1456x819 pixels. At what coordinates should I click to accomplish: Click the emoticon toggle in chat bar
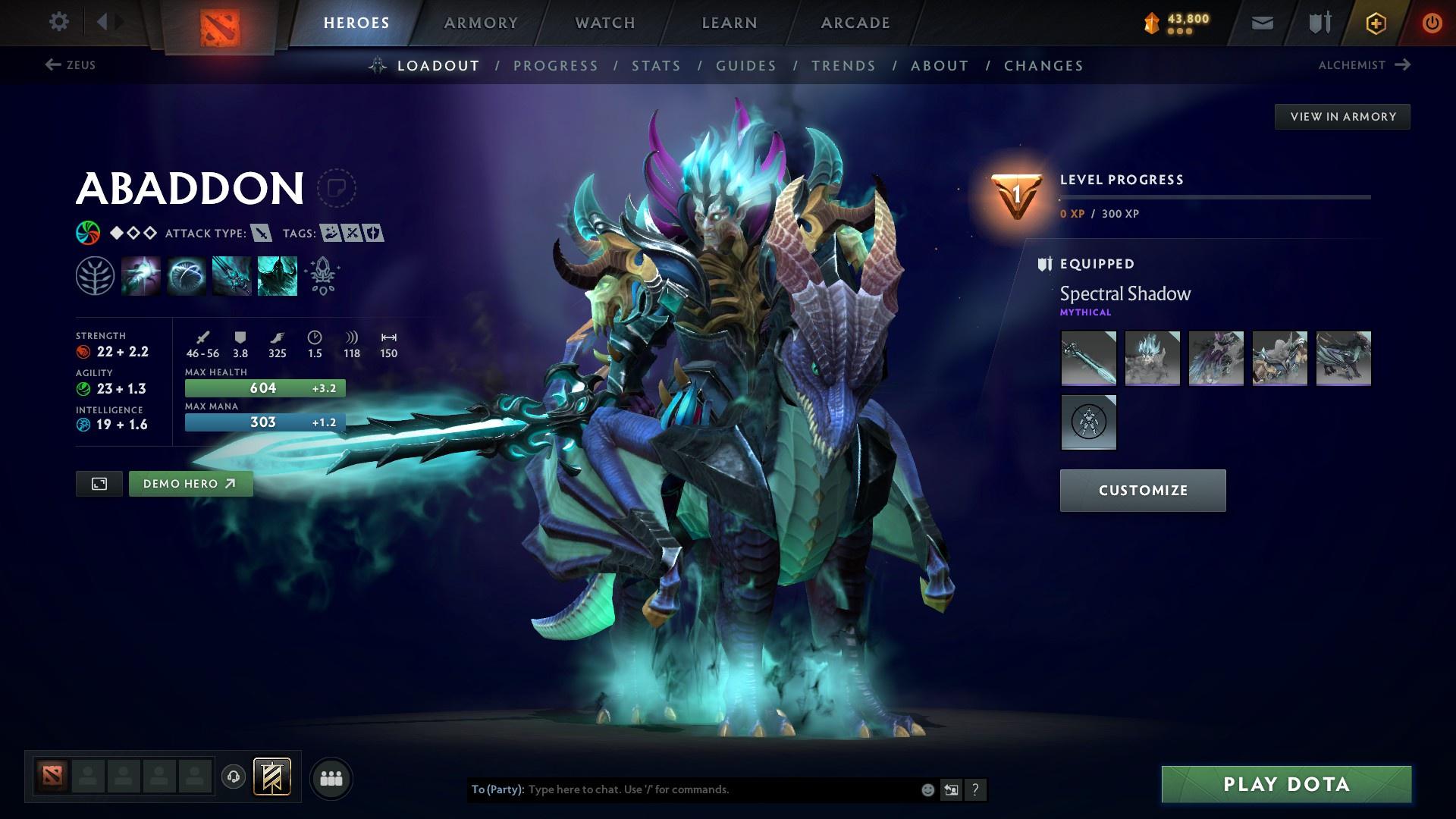927,789
